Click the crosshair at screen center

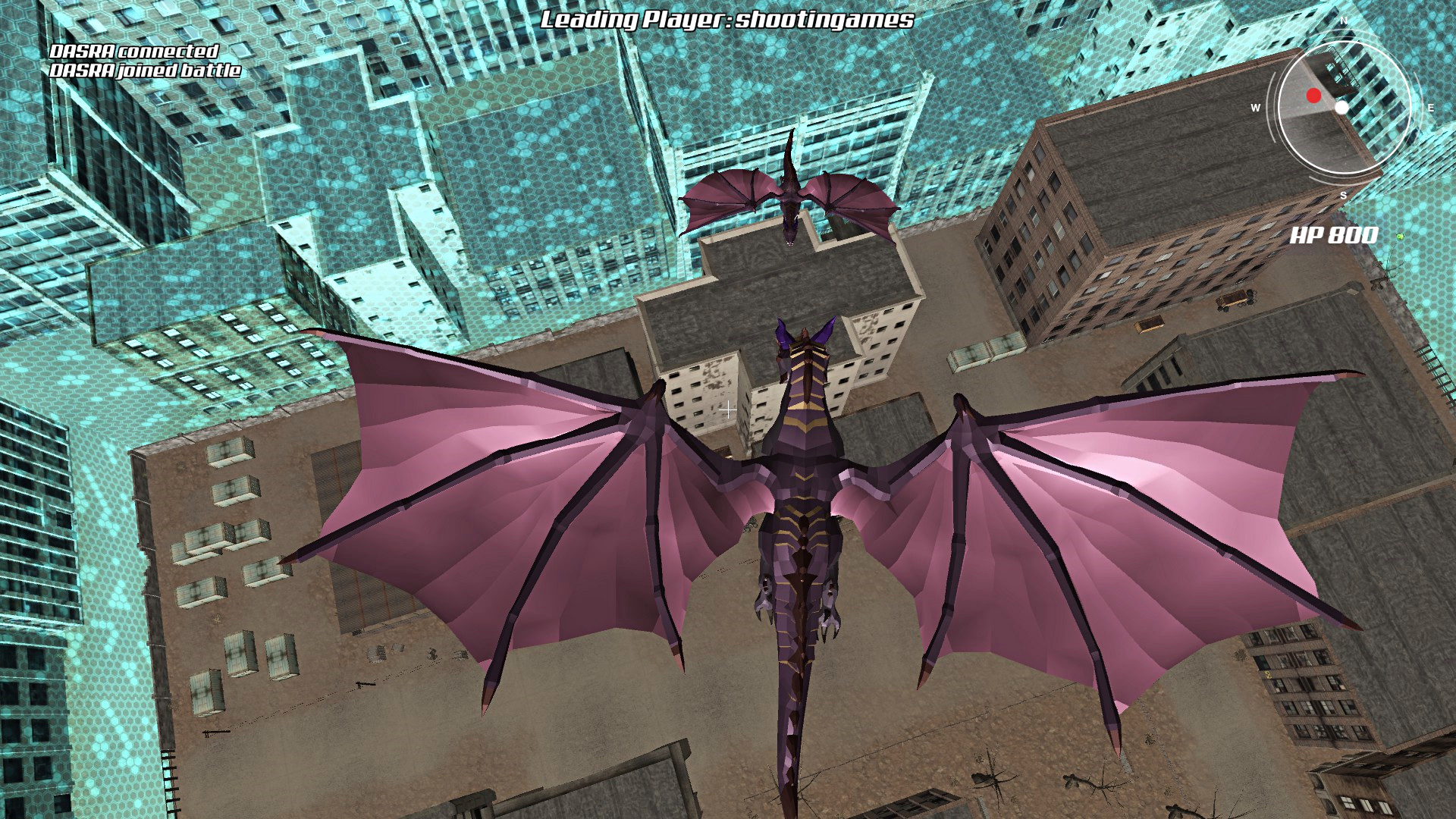pos(730,409)
